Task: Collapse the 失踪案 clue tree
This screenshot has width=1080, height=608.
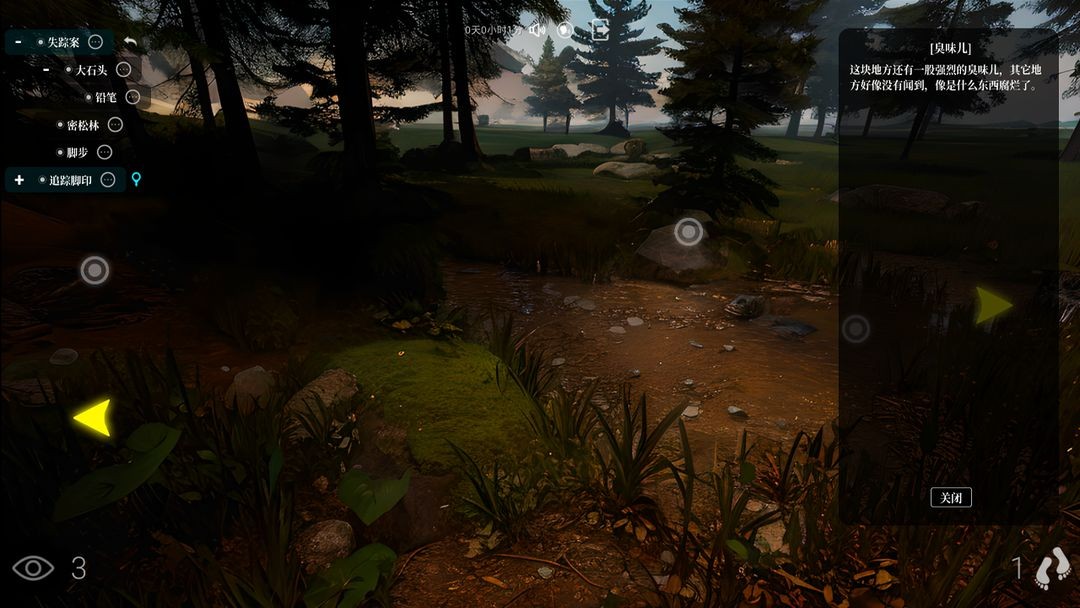Action: (x=19, y=42)
